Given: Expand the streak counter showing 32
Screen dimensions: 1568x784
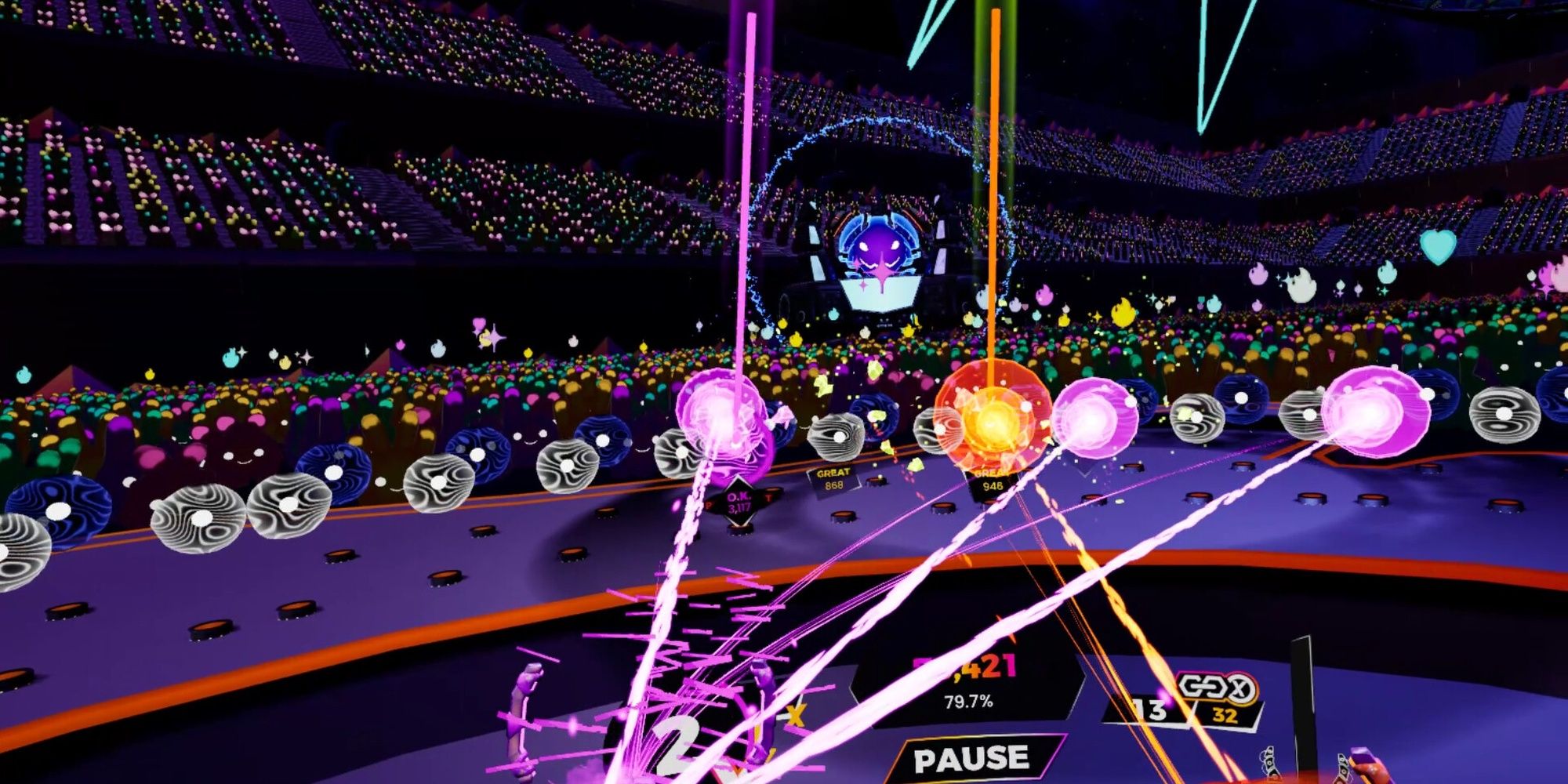Looking at the screenshot, I should 1225,715.
